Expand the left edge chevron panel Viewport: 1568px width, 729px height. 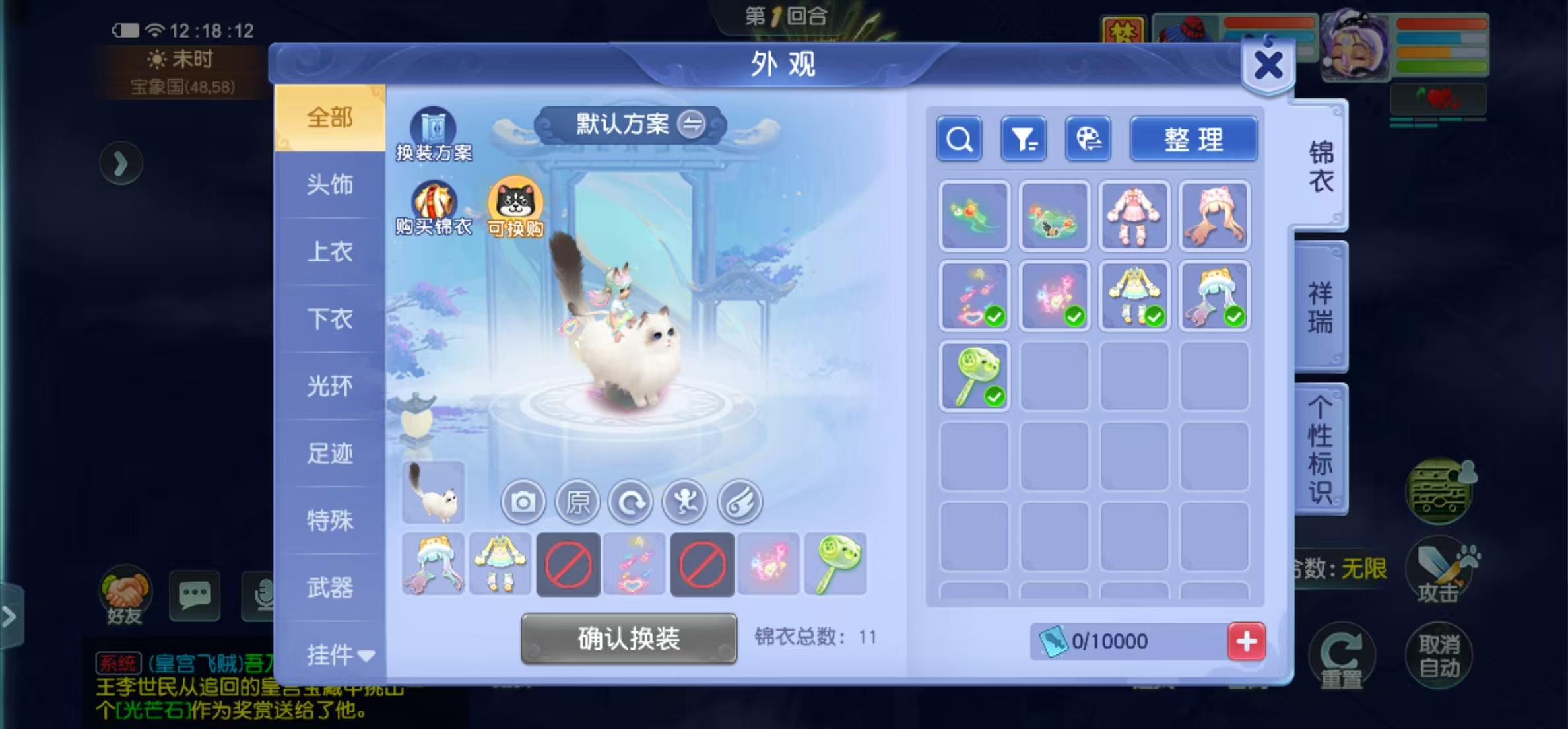pos(121,163)
